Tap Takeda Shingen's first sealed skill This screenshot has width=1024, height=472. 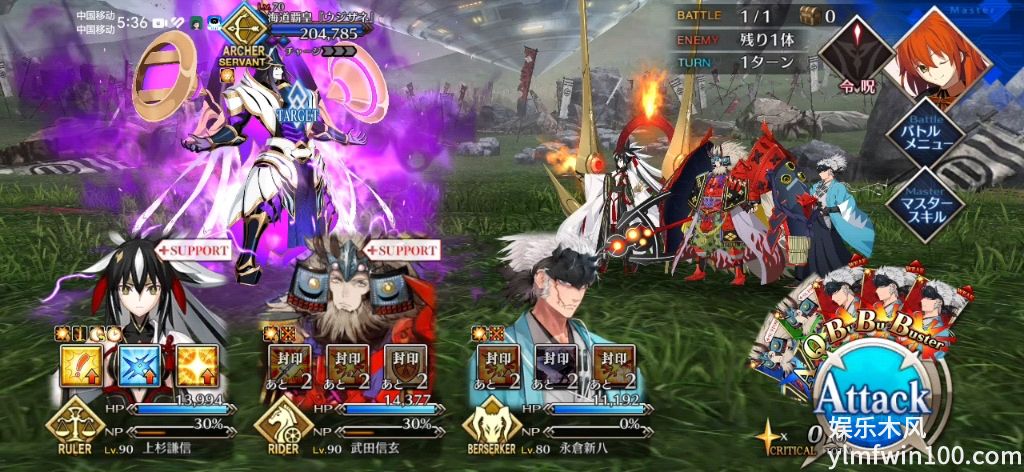289,367
